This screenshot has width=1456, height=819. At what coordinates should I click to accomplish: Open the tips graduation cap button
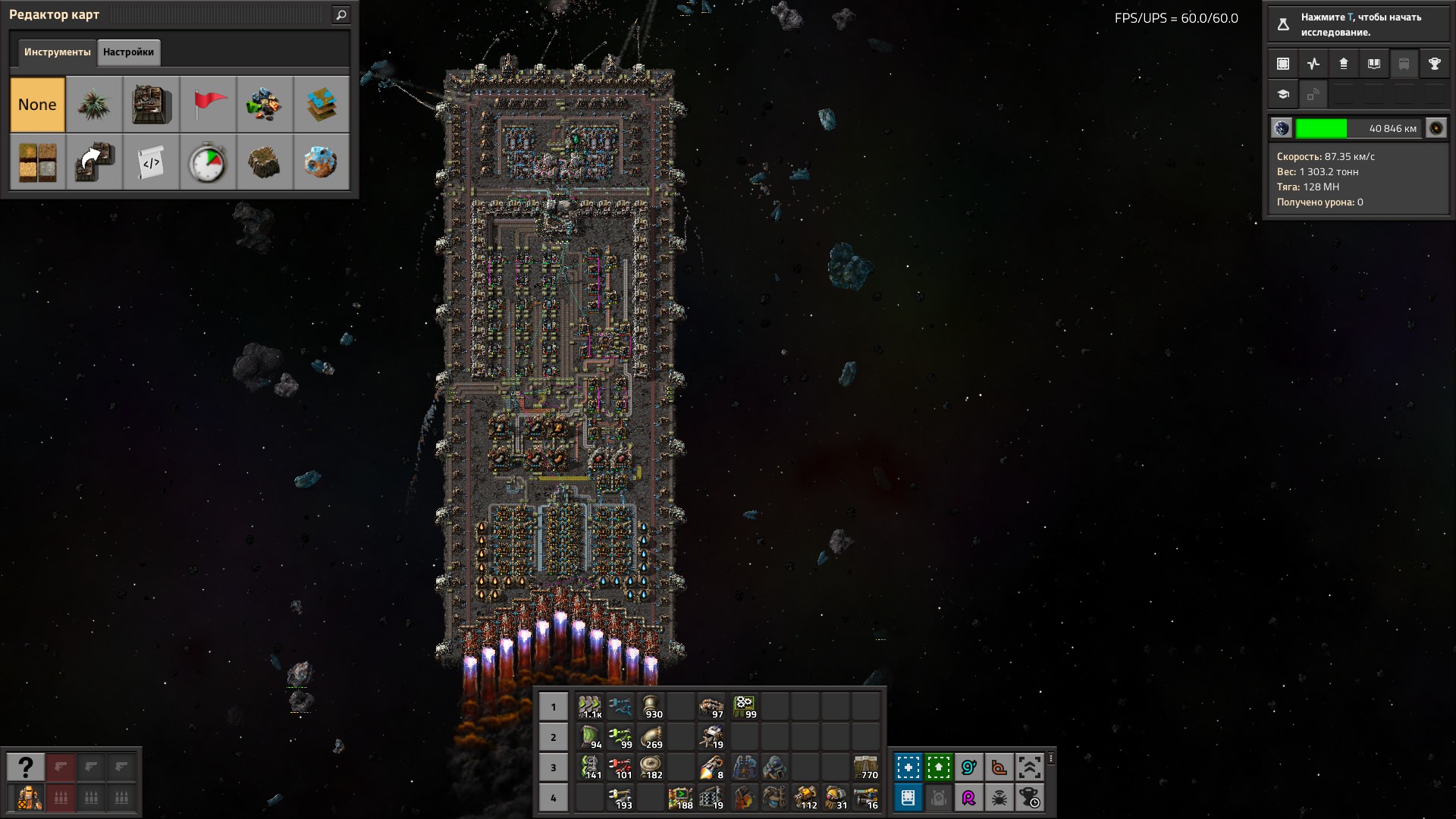pos(1283,95)
